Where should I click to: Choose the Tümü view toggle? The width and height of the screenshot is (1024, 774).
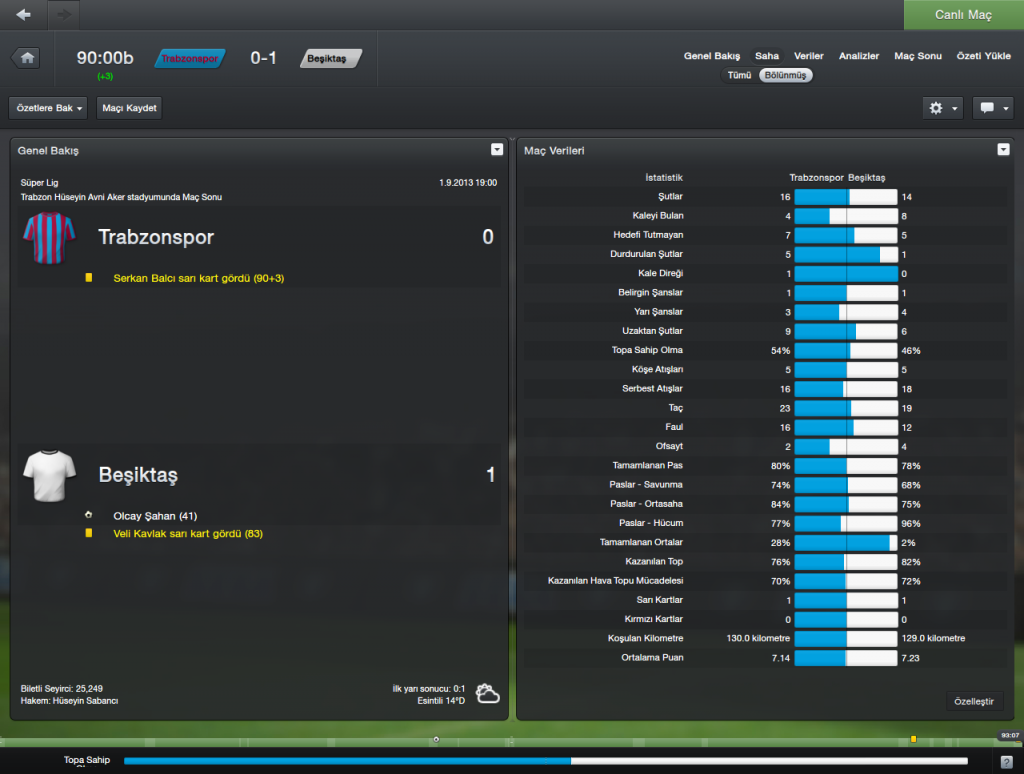[739, 75]
